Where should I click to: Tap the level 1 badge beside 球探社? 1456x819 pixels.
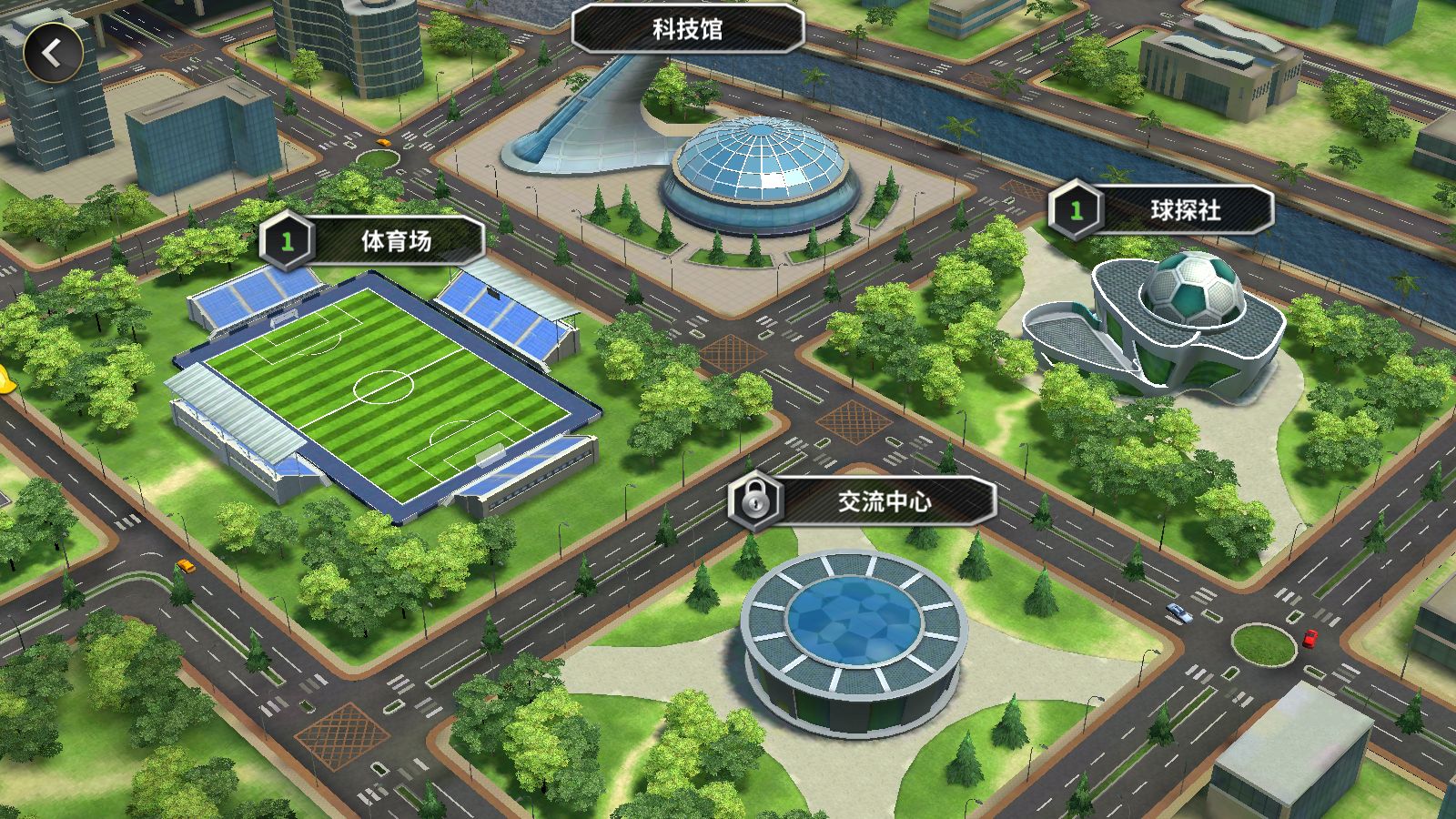point(1075,207)
